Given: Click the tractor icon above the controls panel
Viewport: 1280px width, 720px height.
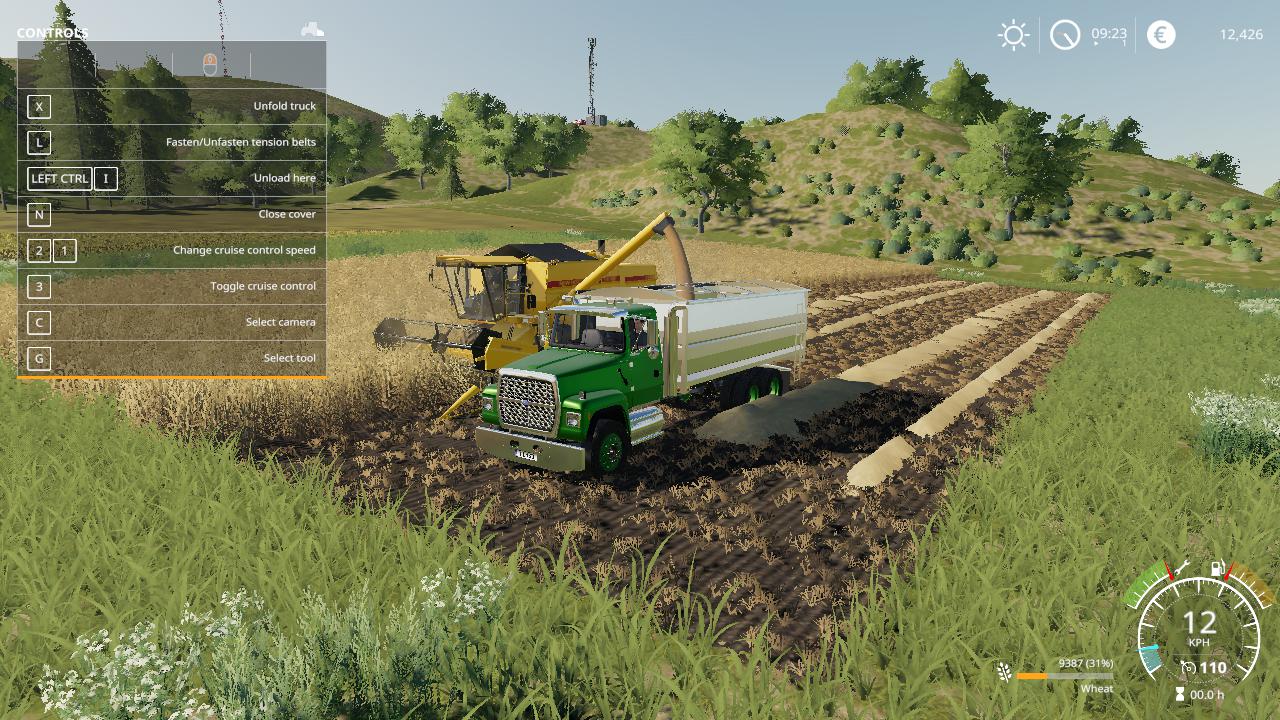Looking at the screenshot, I should (312, 30).
